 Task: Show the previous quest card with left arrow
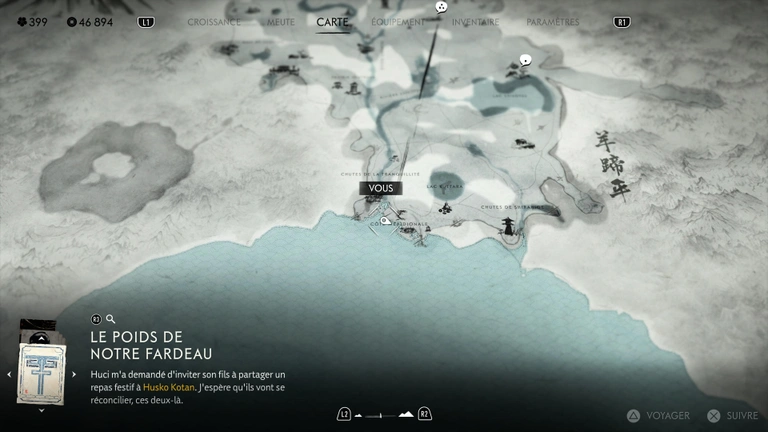click(x=9, y=374)
